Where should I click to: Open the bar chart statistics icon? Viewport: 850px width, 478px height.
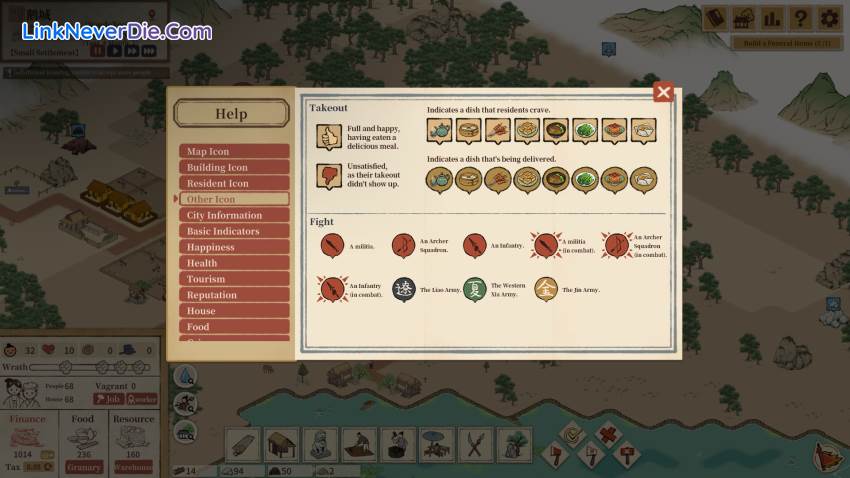pos(771,17)
